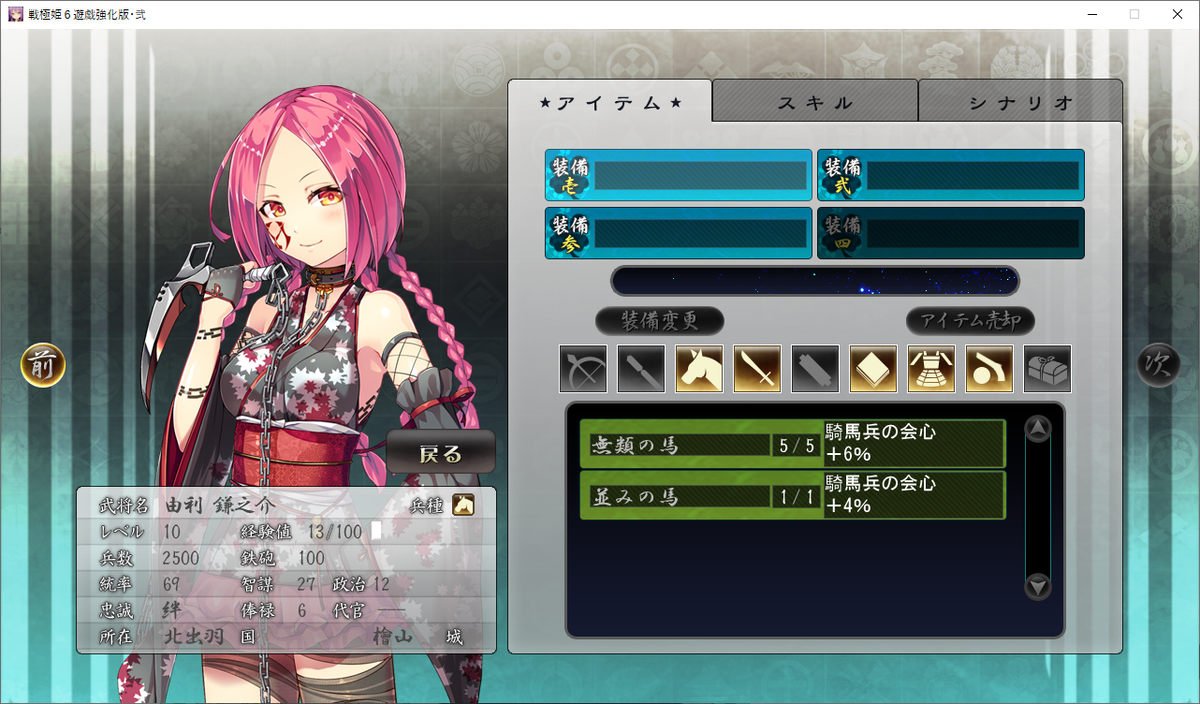Screen dimensions: 1200x704
Task: Select the アイテム tab
Action: pos(610,102)
